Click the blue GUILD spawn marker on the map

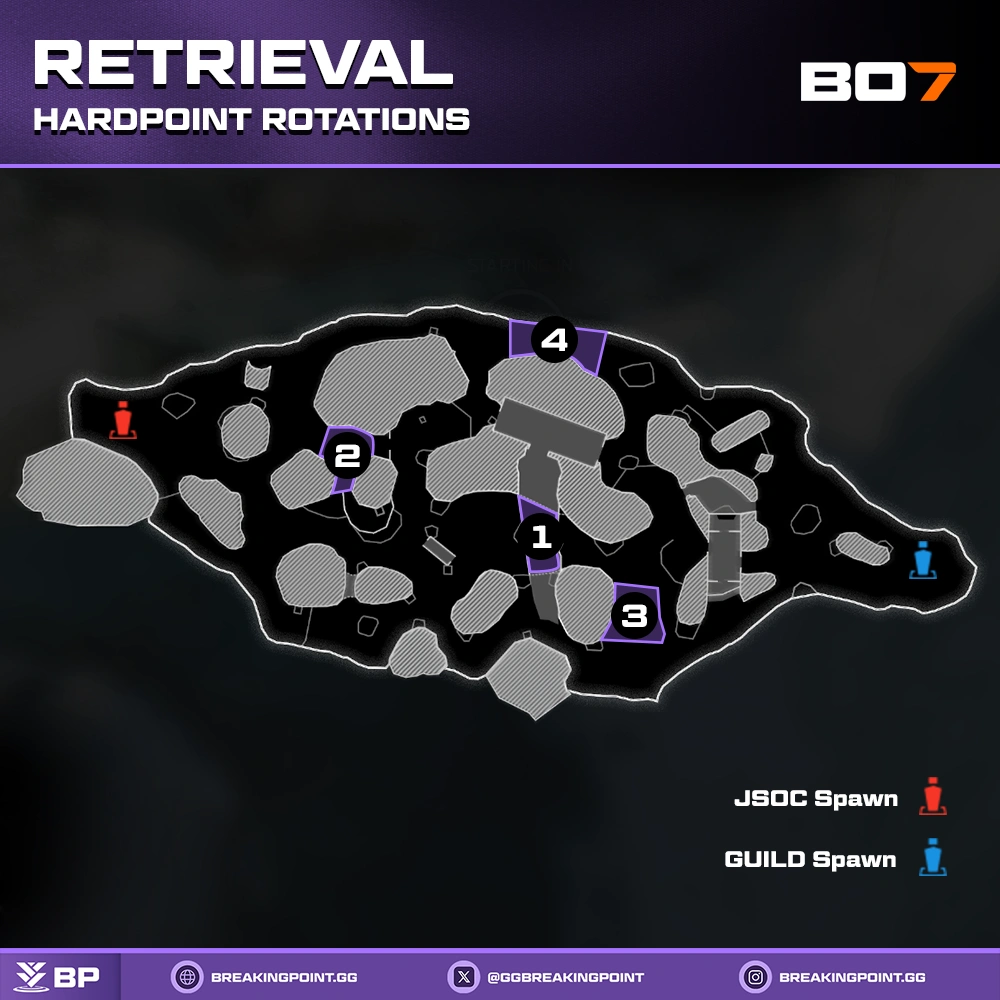pyautogui.click(x=922, y=561)
